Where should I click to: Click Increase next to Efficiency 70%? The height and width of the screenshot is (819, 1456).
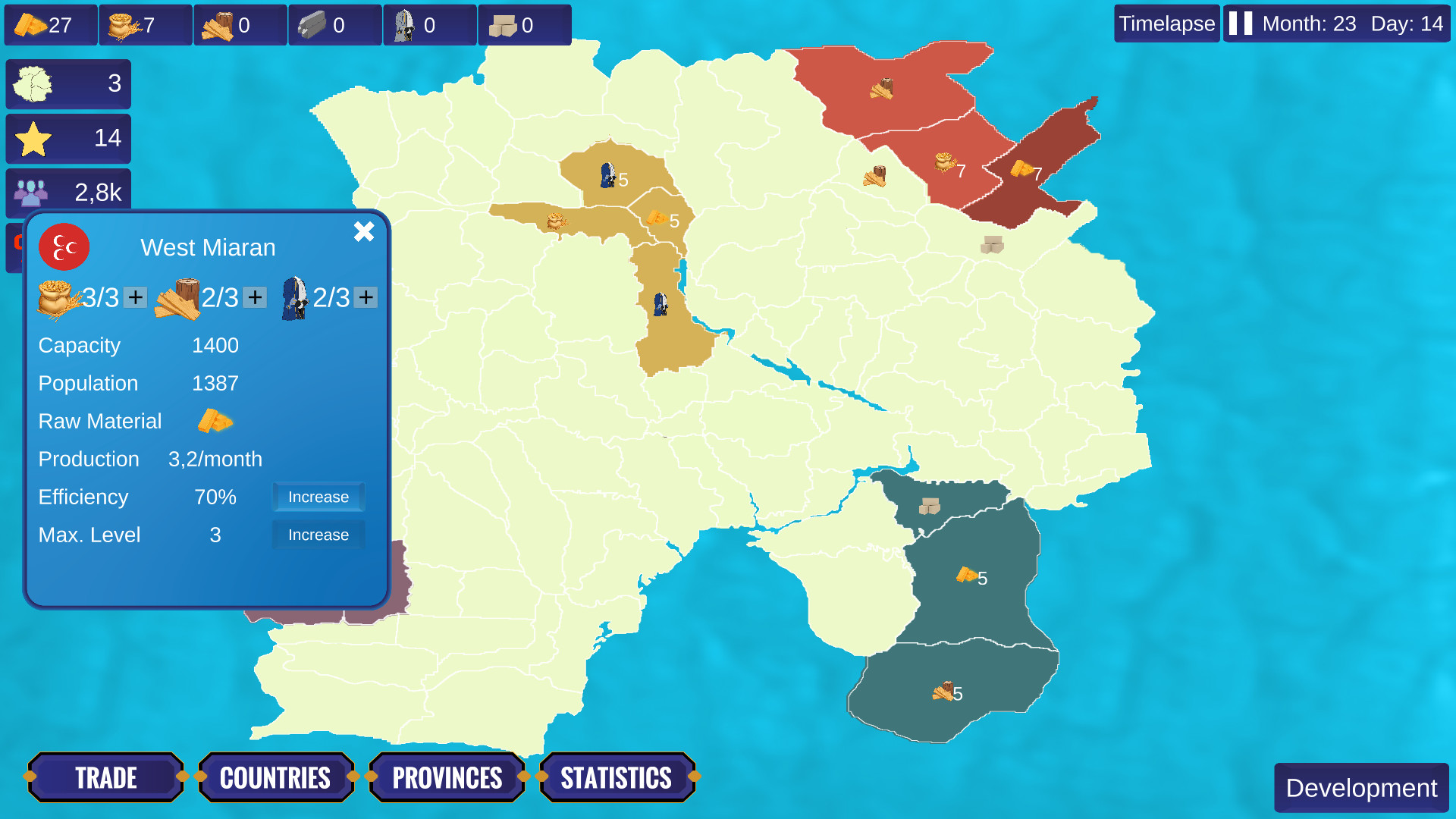click(318, 497)
